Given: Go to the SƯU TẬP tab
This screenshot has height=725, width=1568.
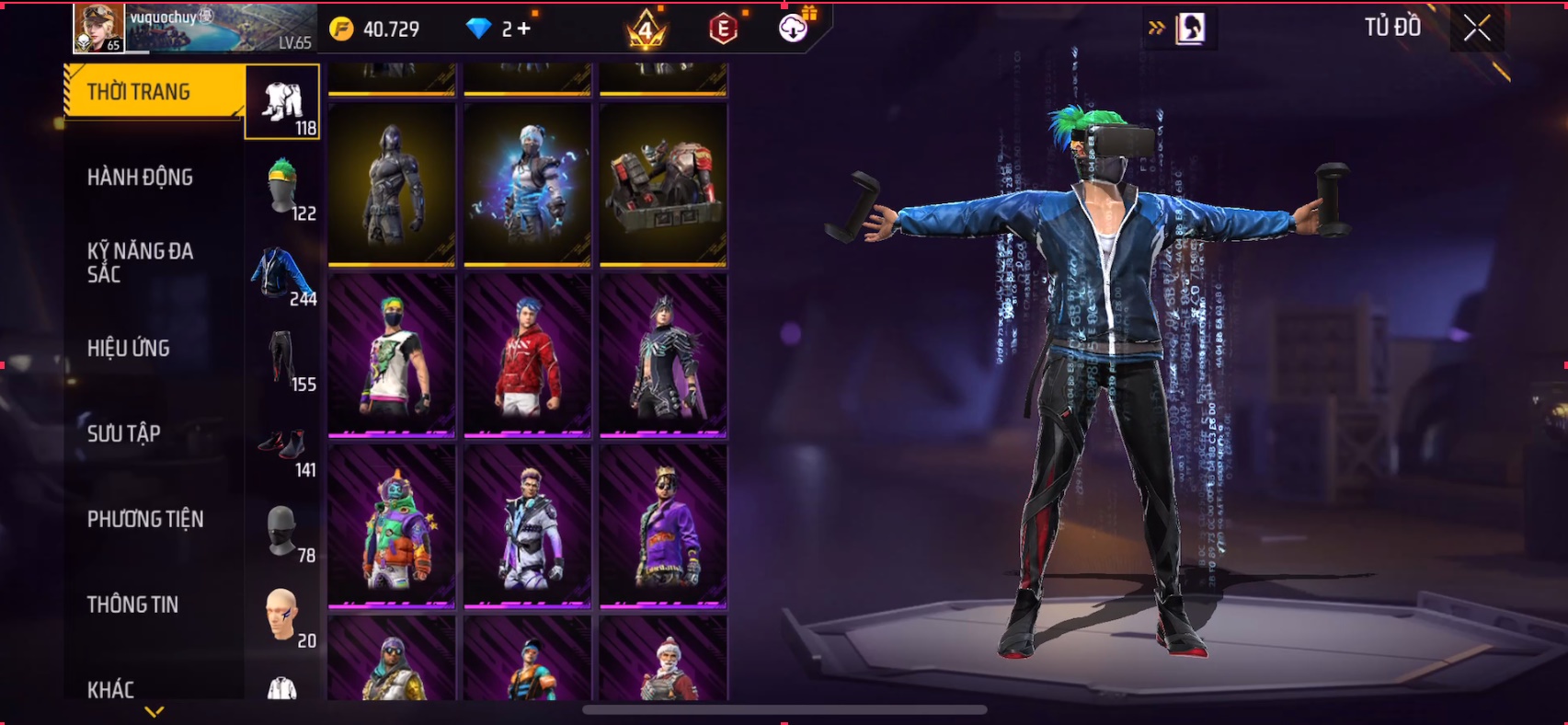Looking at the screenshot, I should click(x=124, y=433).
